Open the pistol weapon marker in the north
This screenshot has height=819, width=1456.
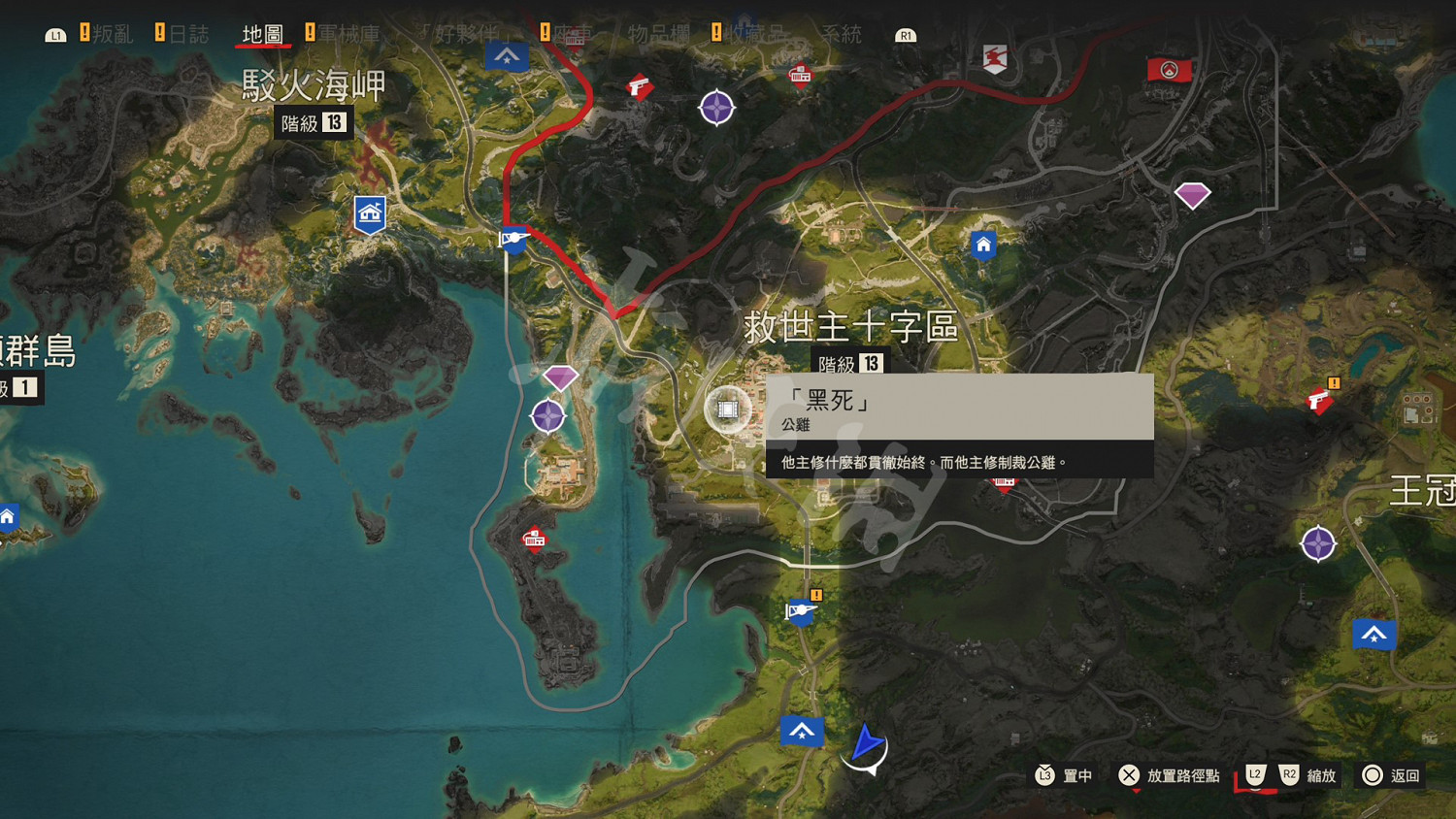638,87
